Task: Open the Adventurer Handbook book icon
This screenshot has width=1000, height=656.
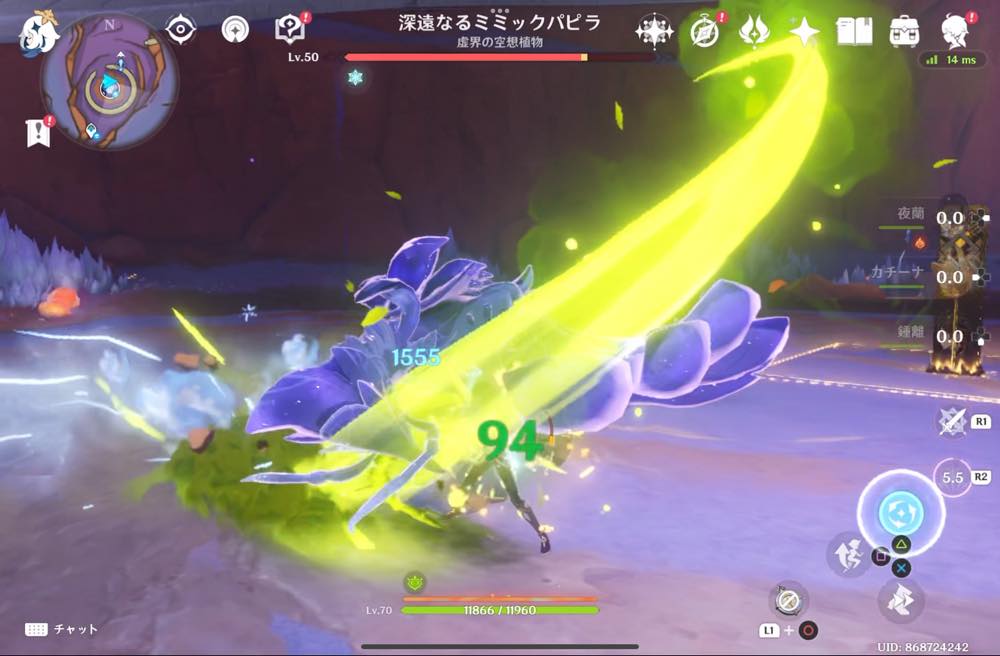Action: pyautogui.click(x=854, y=31)
